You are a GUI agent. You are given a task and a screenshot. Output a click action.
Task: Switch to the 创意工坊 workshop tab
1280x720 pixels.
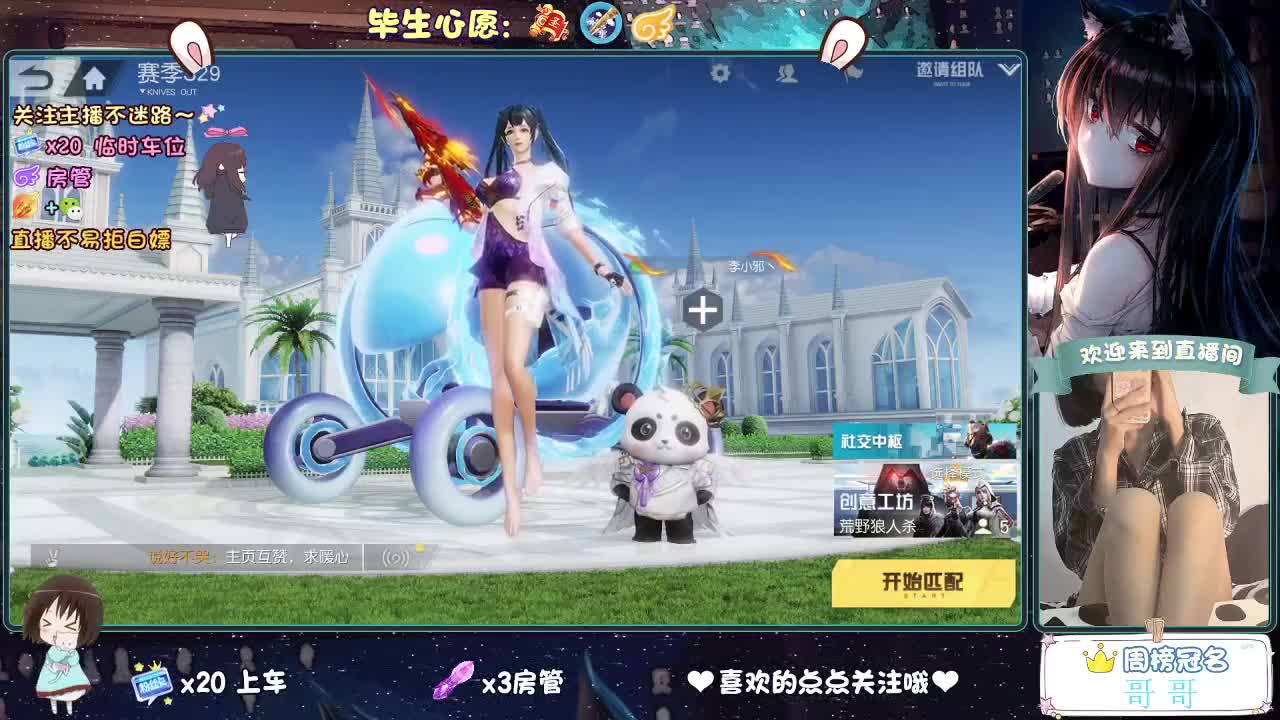pos(875,500)
